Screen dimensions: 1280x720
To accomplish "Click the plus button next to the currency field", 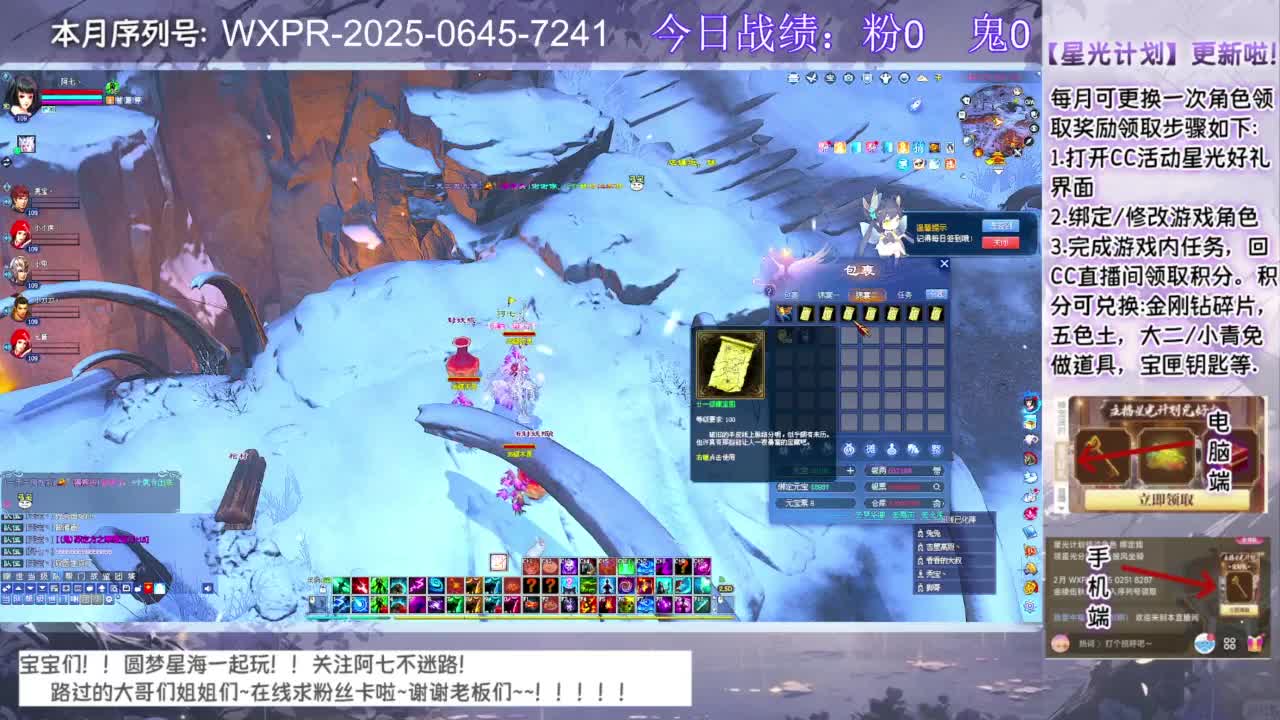I will click(852, 471).
